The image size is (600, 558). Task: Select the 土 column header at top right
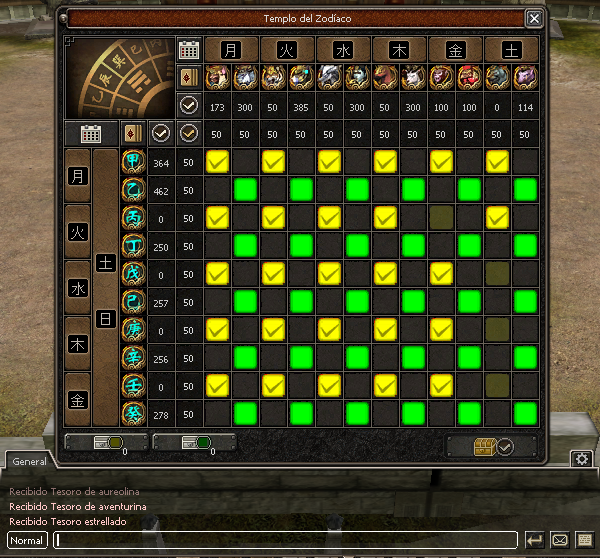511,49
